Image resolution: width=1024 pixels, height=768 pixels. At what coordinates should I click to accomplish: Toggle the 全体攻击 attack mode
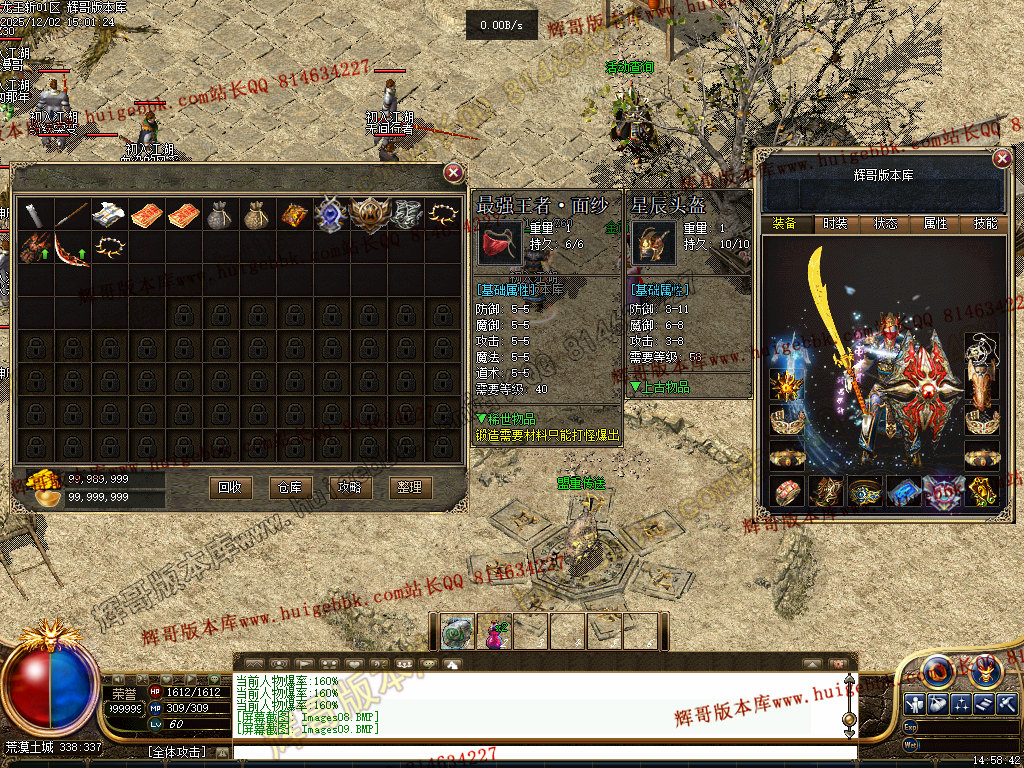[x=176, y=751]
